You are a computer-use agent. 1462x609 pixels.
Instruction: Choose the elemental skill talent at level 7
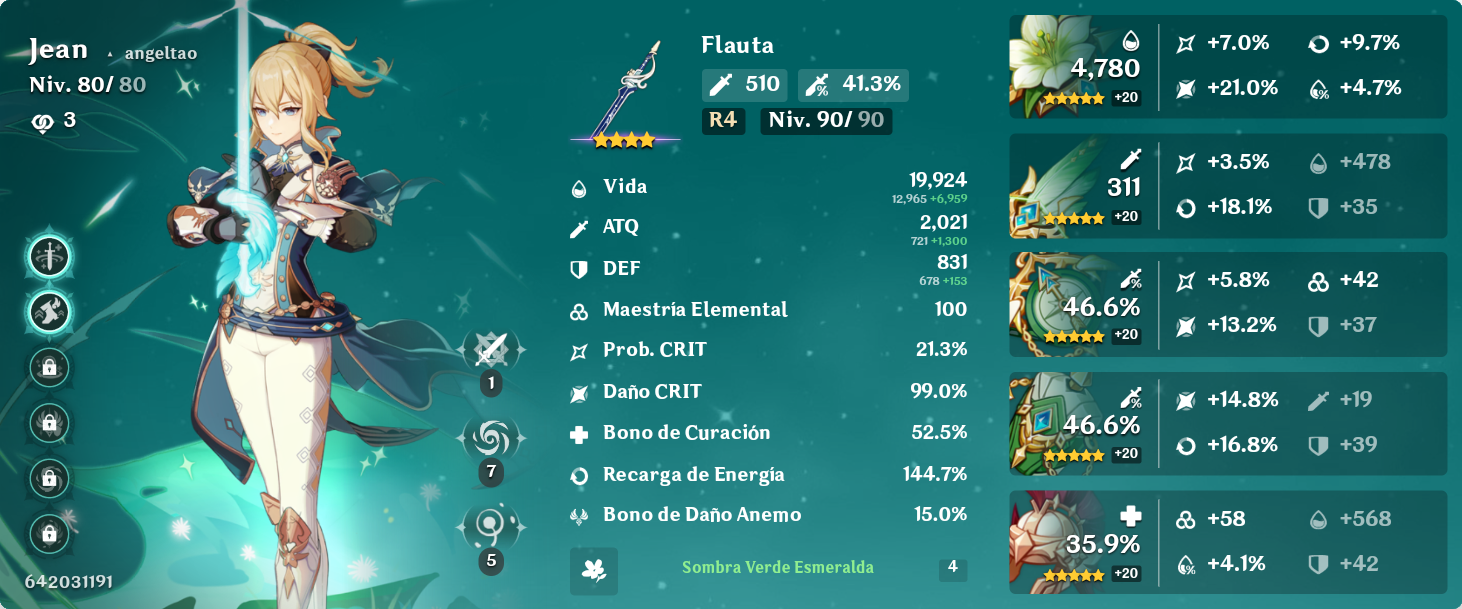[491, 438]
